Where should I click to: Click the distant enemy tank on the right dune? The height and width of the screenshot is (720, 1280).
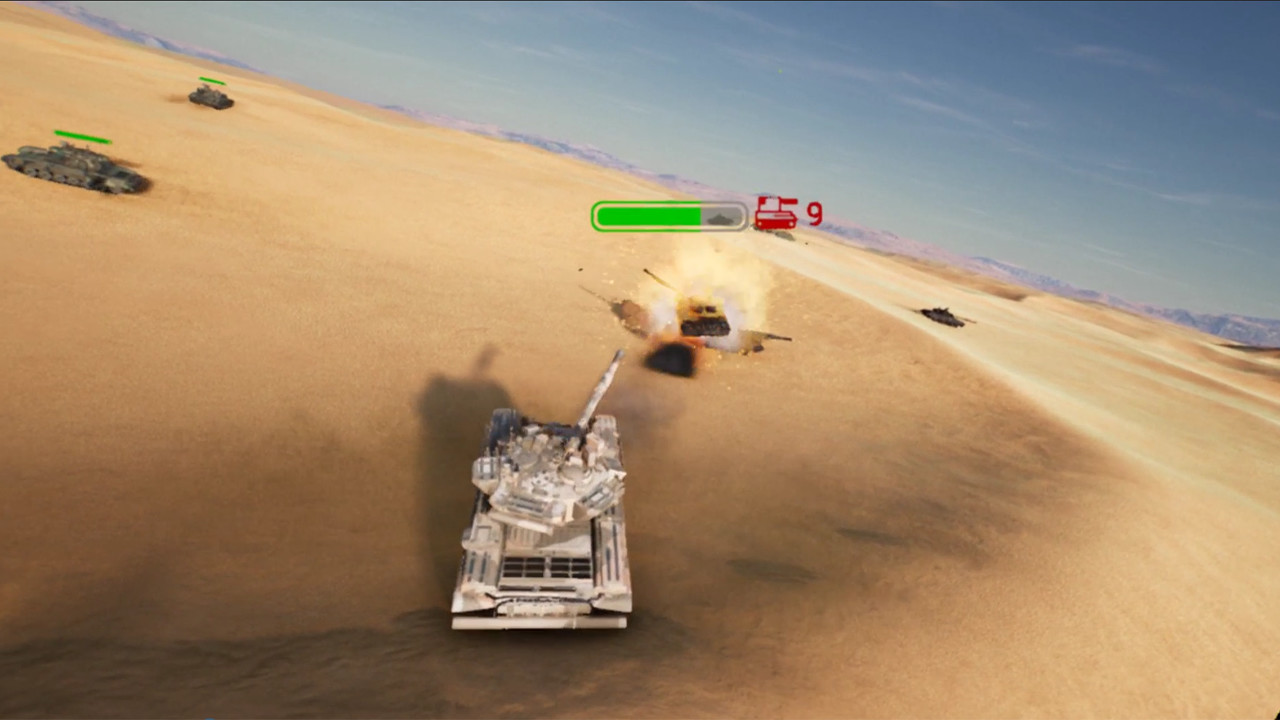click(940, 318)
